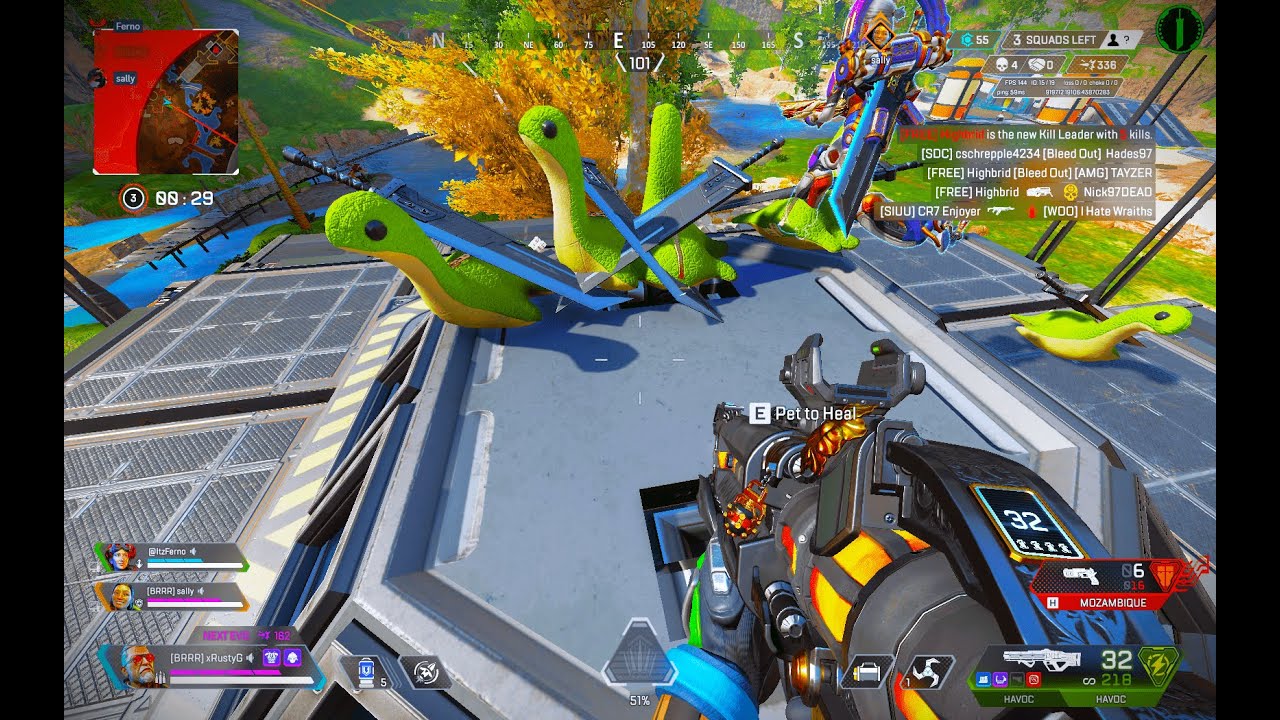
Task: Activate the missile tactical ability icon
Action: coord(426,672)
